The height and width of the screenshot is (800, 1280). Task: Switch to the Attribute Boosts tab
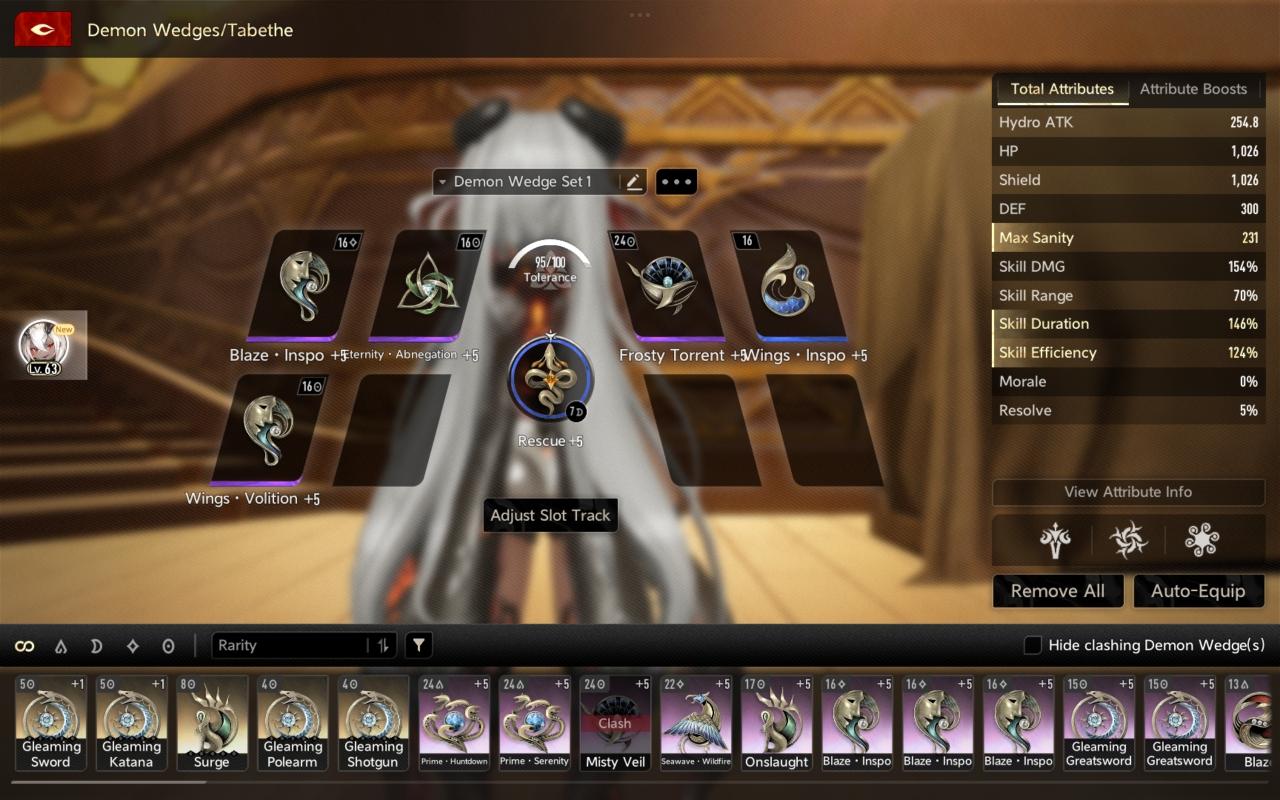1193,89
